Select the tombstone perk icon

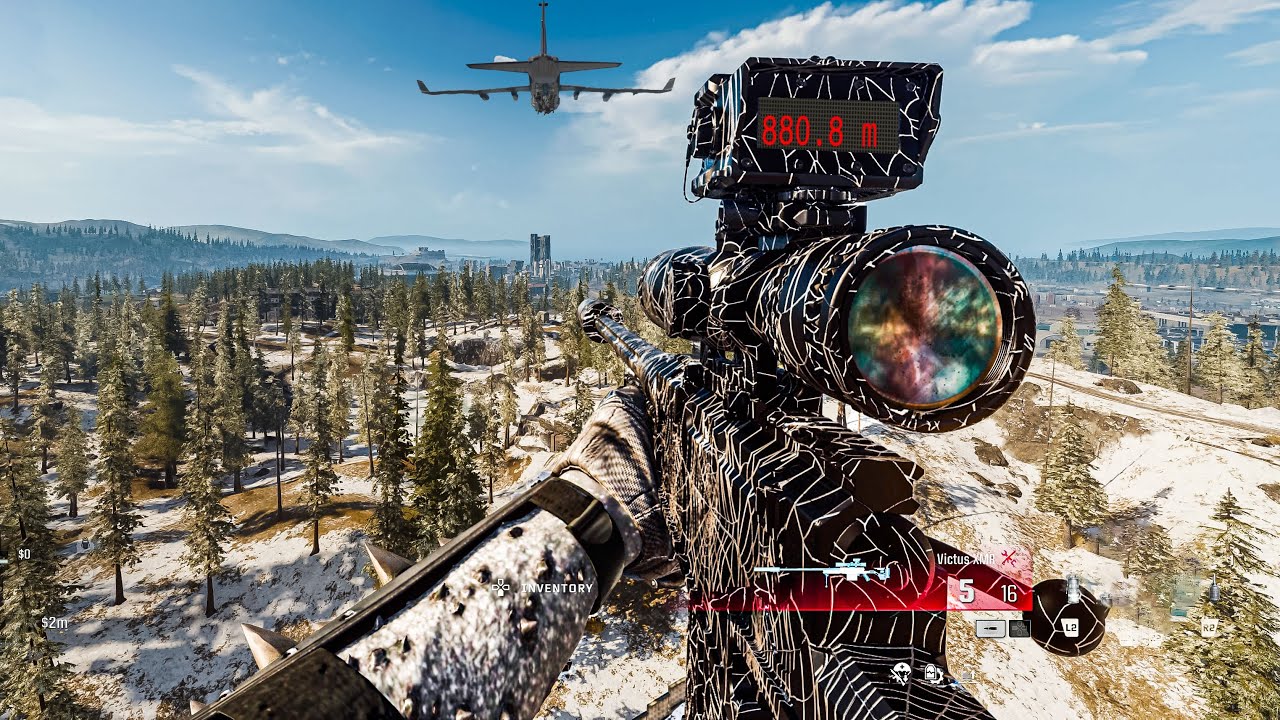932,674
